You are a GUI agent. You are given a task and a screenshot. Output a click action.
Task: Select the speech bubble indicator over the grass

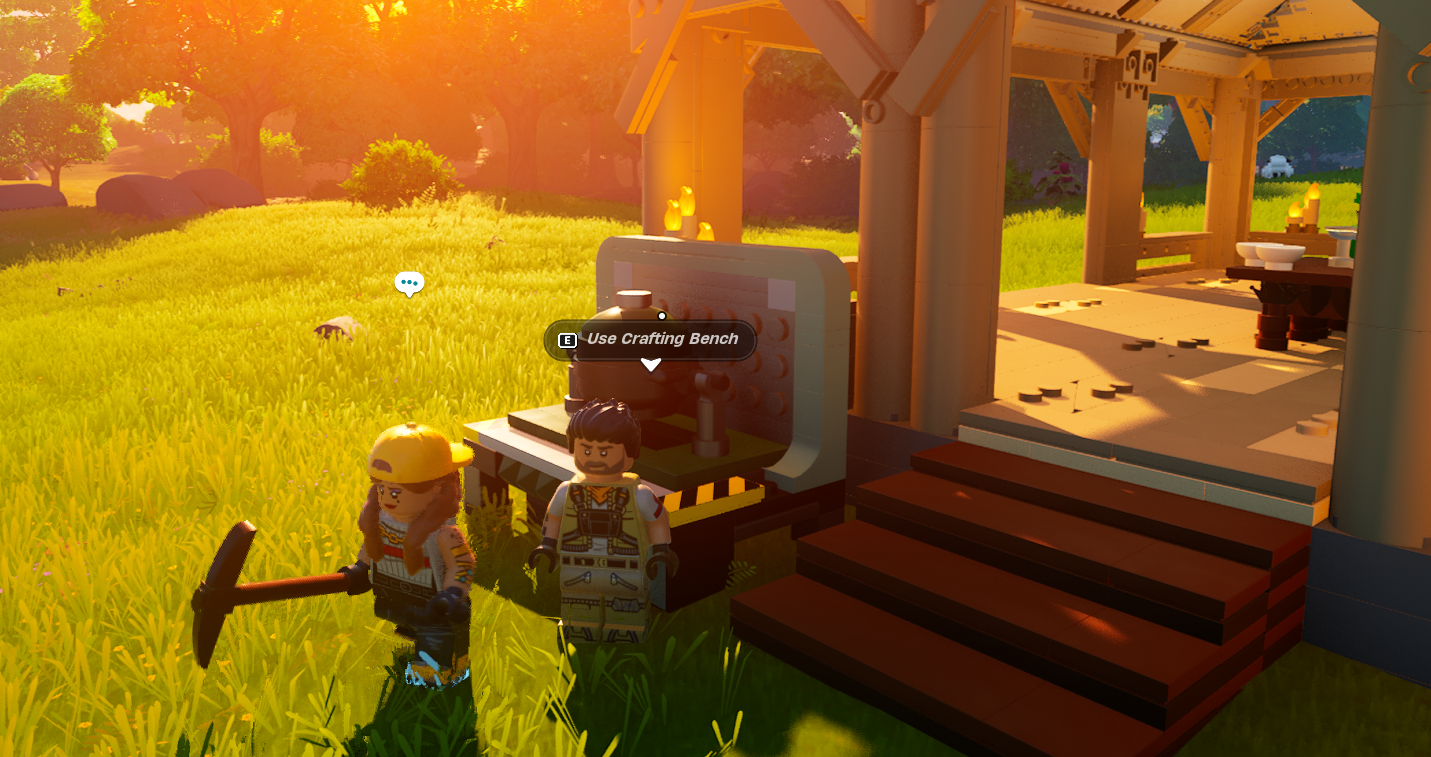[x=410, y=284]
